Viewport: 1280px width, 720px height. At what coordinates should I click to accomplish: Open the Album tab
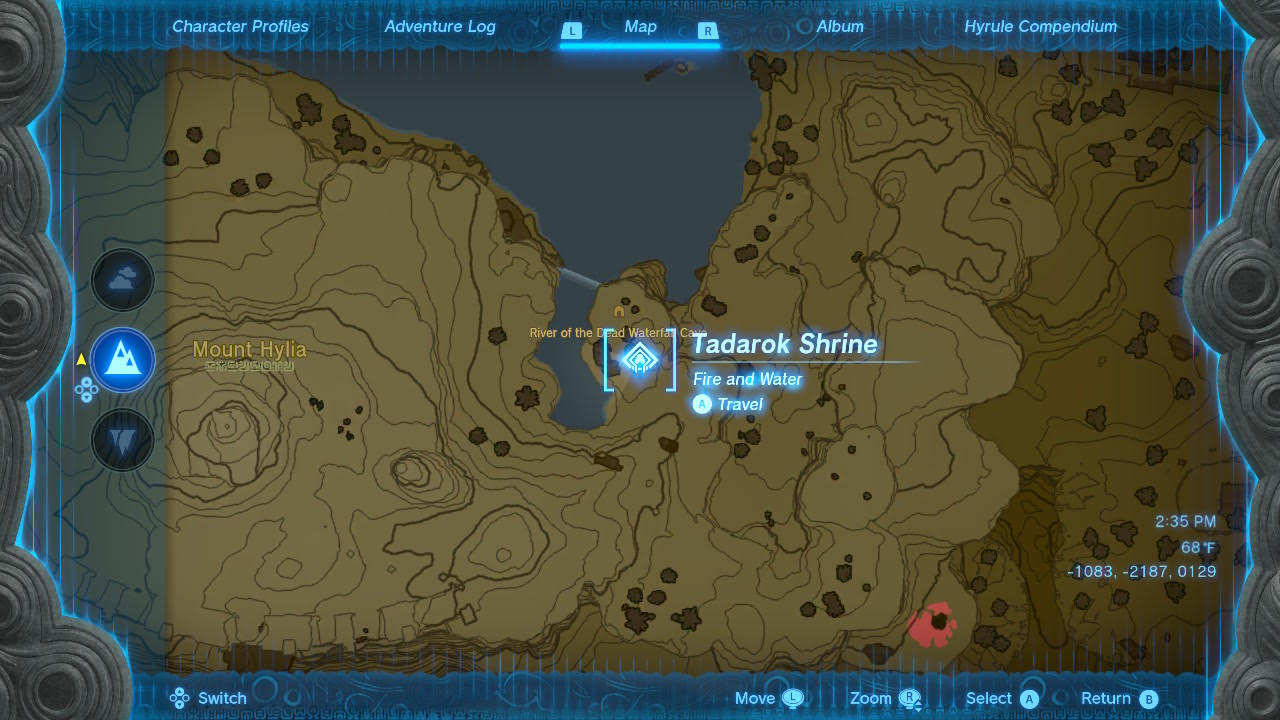click(x=839, y=26)
